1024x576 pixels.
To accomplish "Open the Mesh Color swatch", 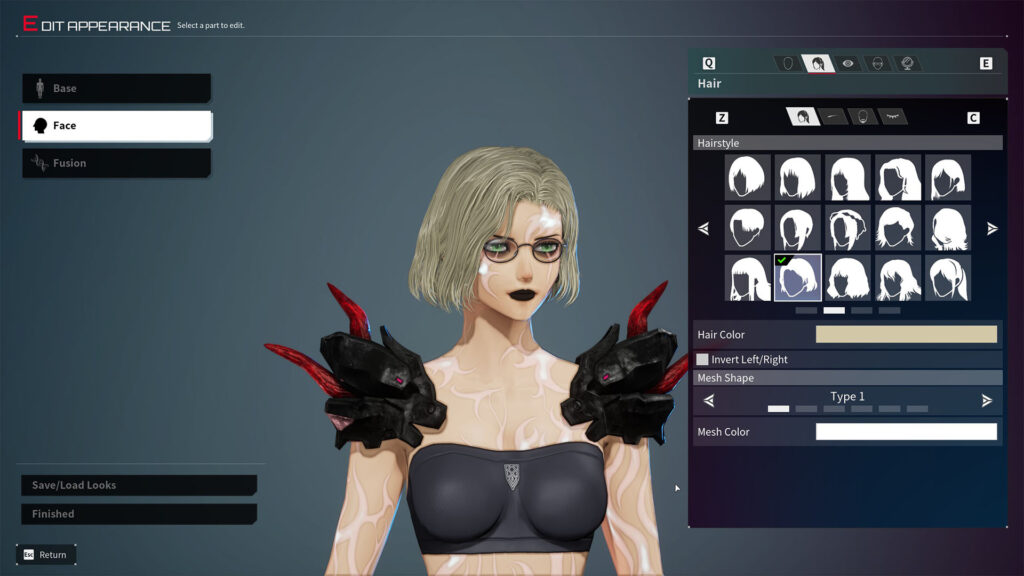I will click(906, 432).
